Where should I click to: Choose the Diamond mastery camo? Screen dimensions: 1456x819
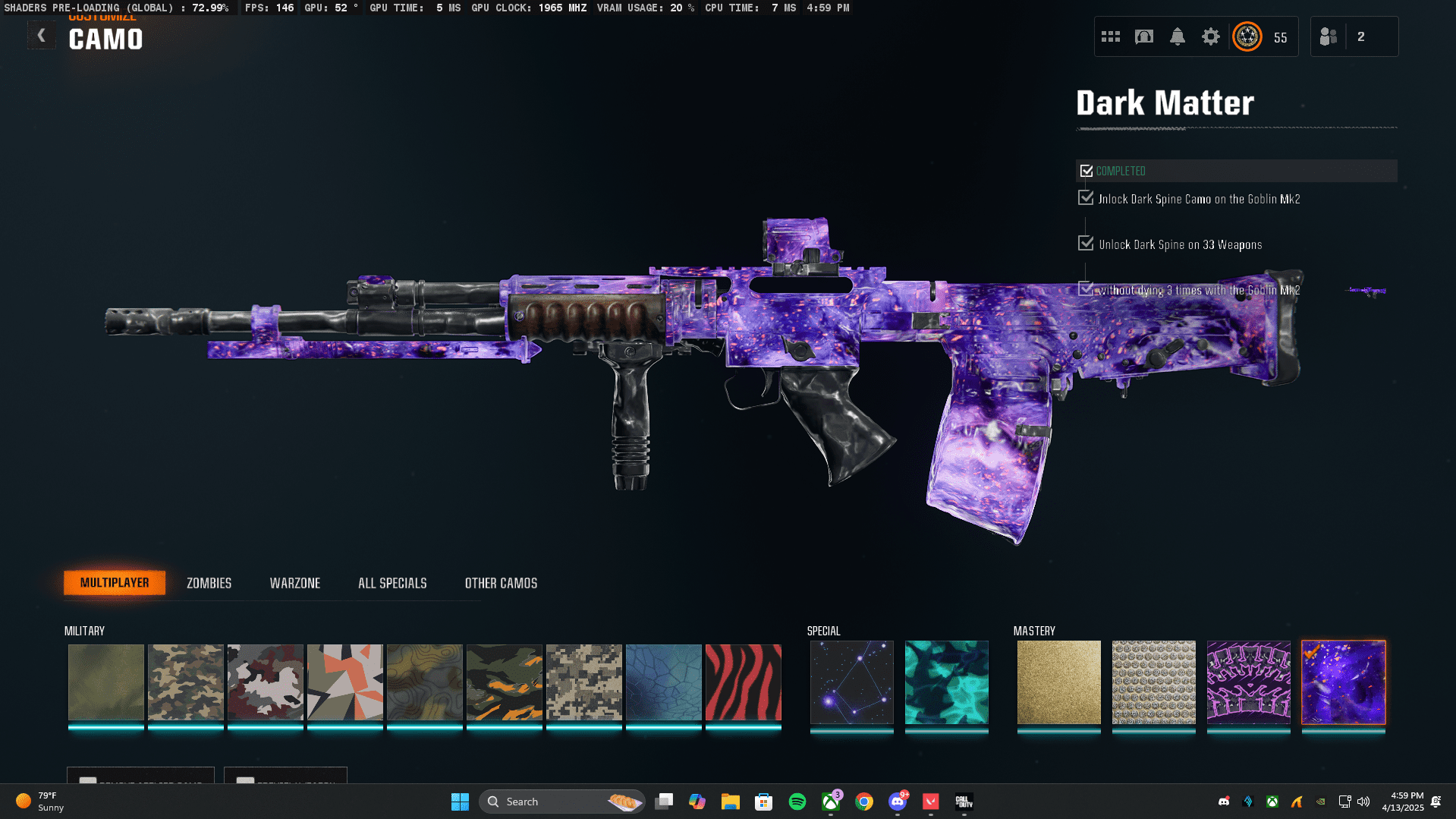point(1153,682)
